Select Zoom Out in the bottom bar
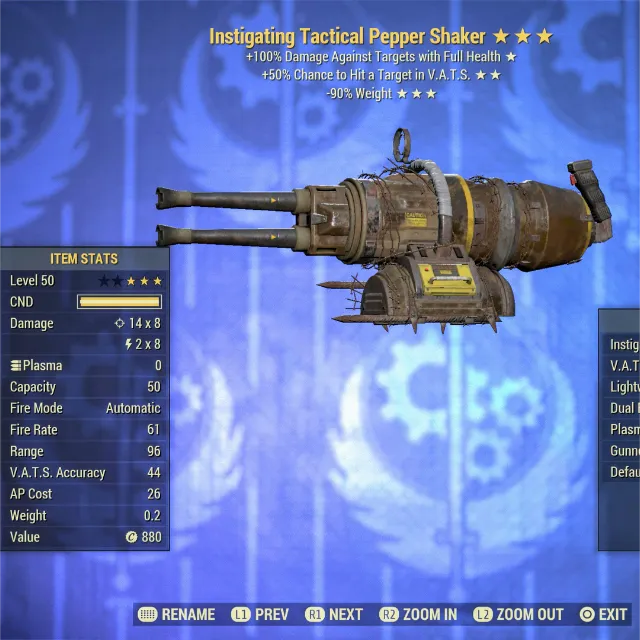640x640 pixels. [520, 615]
